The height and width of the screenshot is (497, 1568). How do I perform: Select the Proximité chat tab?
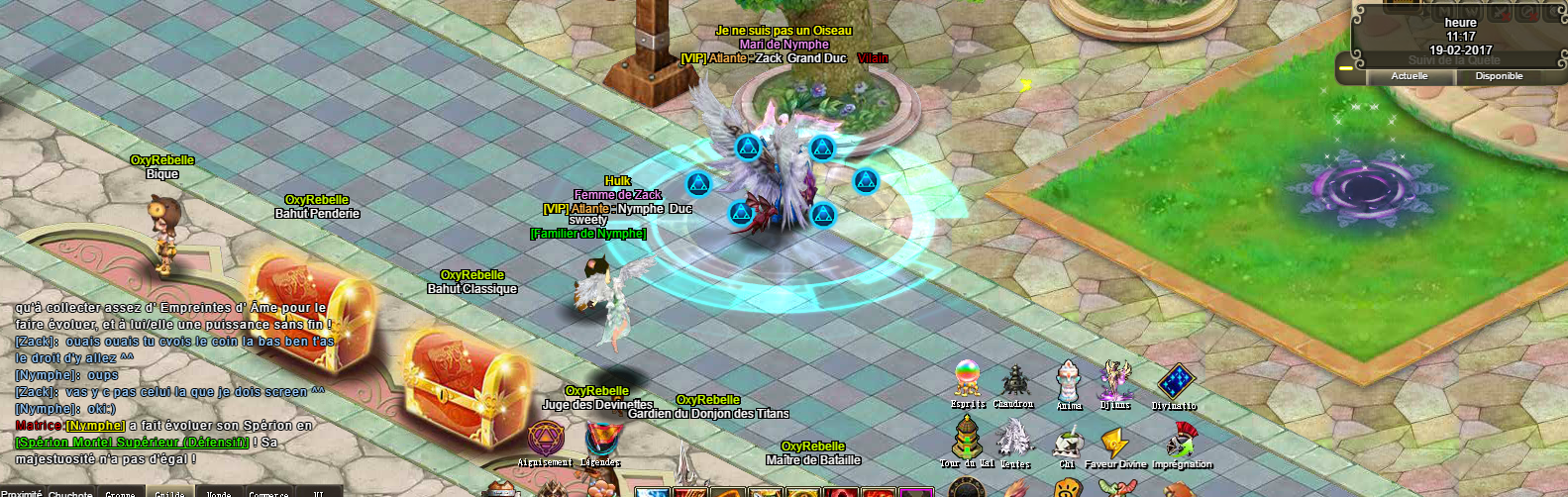coord(22,492)
